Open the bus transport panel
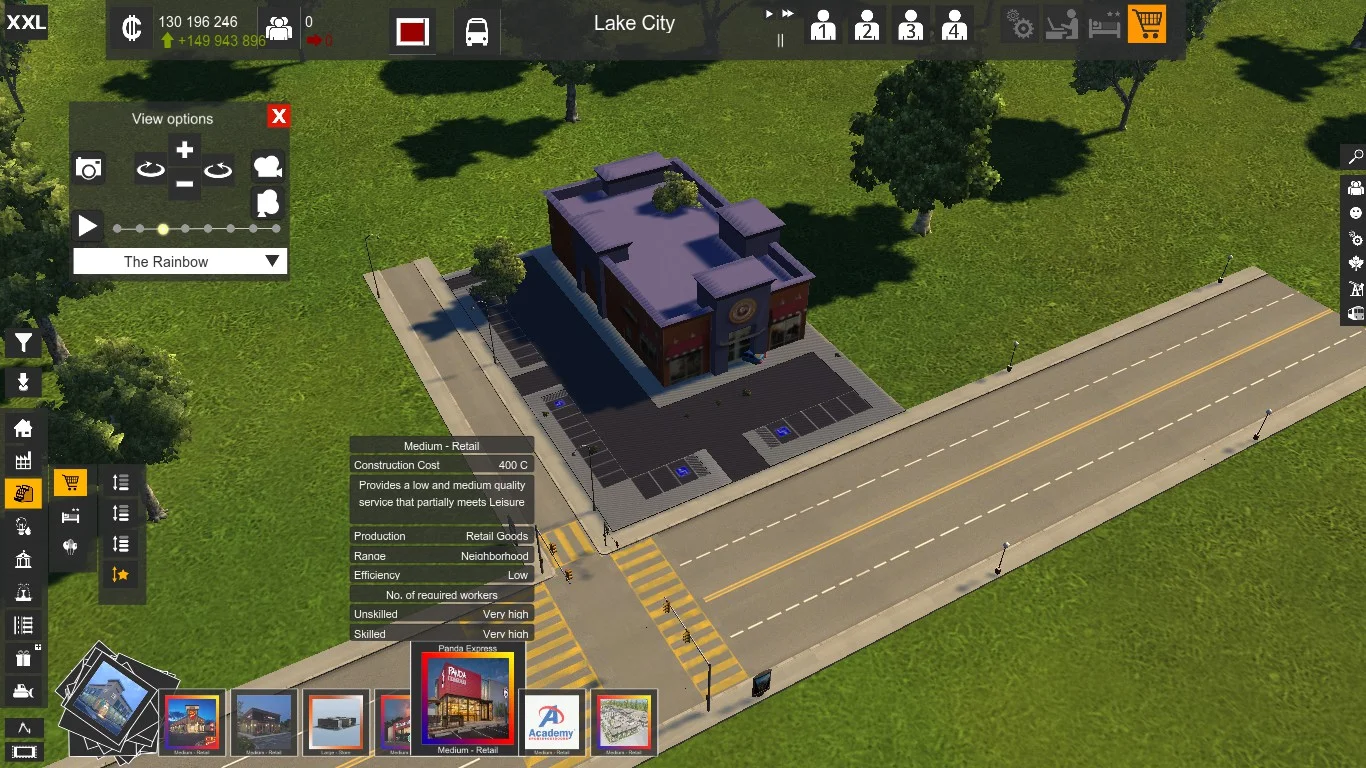The height and width of the screenshot is (768, 1366). click(477, 32)
